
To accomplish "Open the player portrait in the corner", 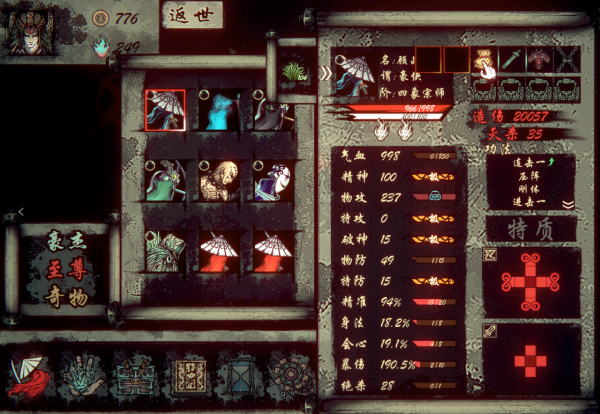I will pyautogui.click(x=32, y=30).
